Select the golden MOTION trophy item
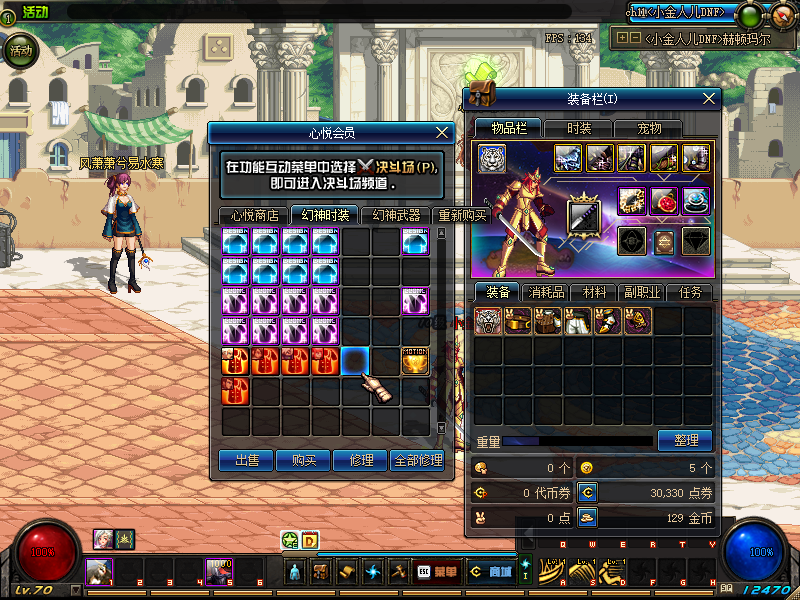This screenshot has height=600, width=800. (416, 361)
